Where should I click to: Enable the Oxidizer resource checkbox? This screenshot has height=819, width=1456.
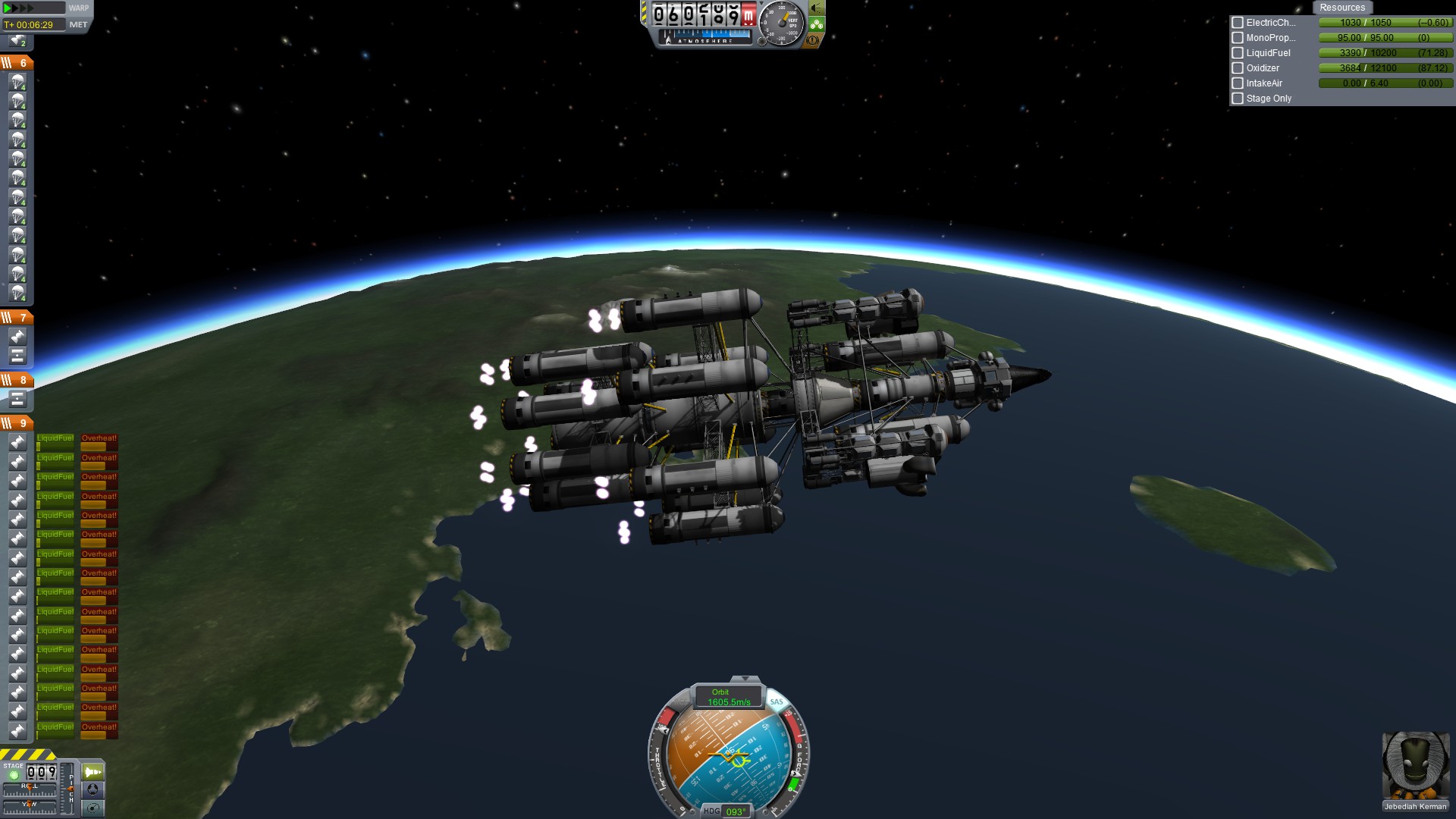click(1238, 68)
